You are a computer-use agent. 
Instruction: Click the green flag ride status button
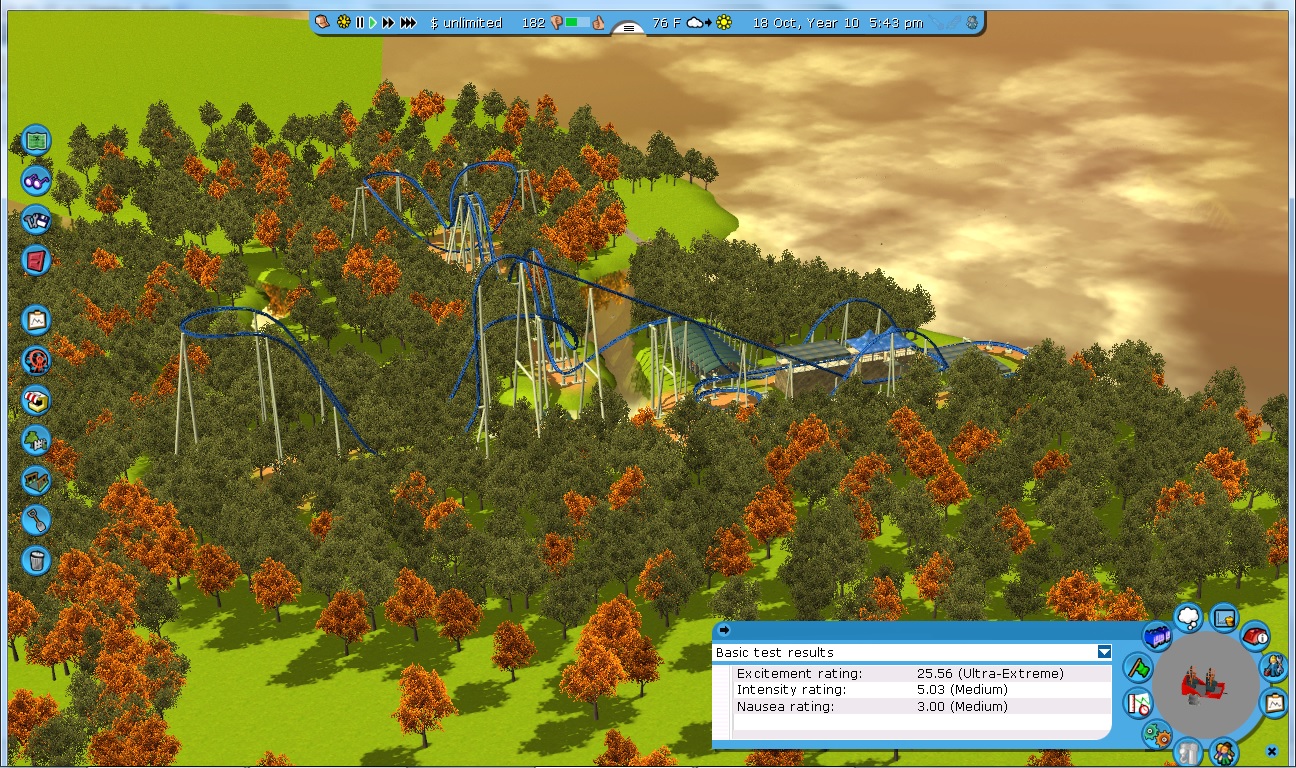coord(1137,666)
